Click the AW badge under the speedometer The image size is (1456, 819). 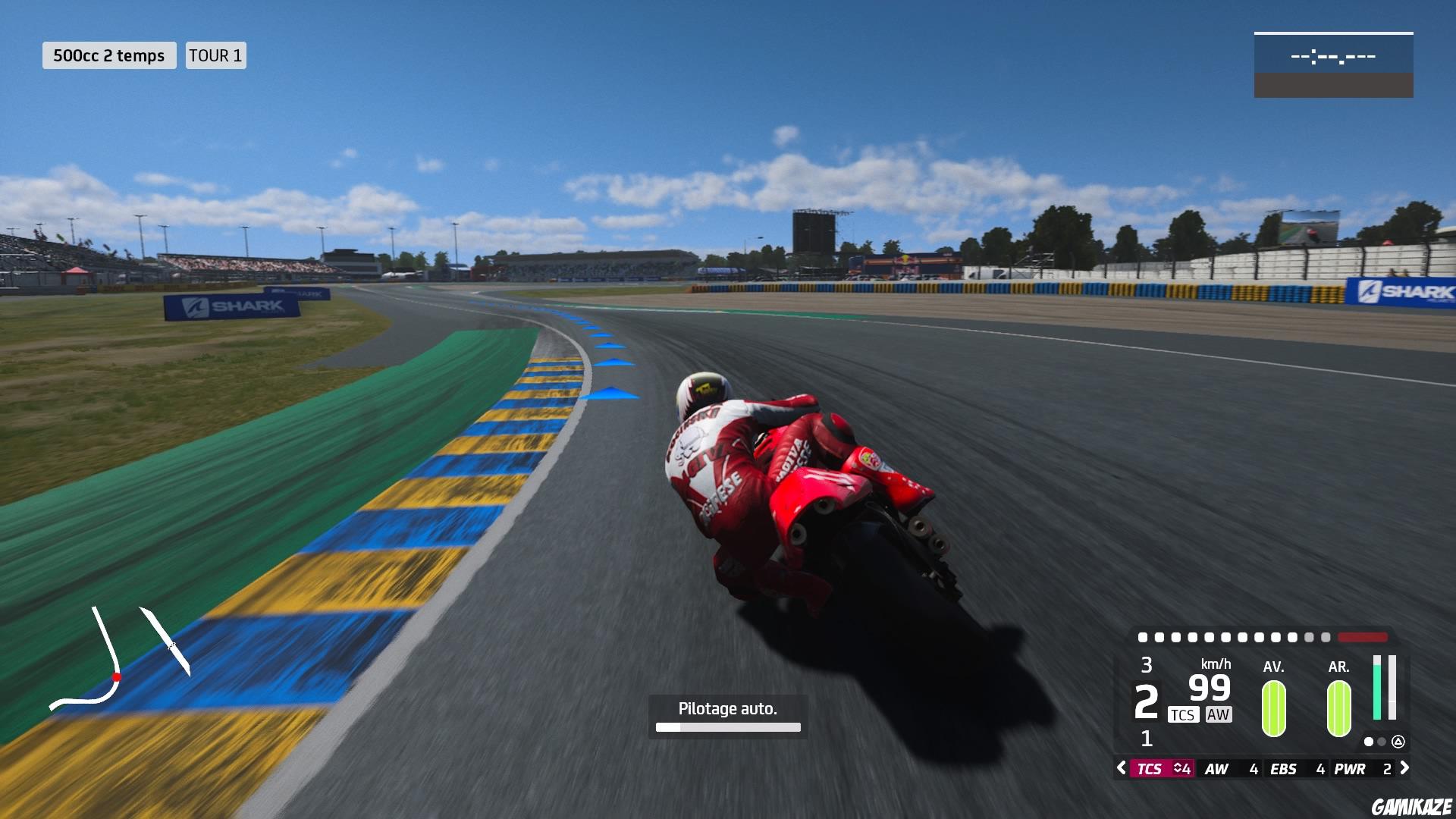click(1219, 714)
